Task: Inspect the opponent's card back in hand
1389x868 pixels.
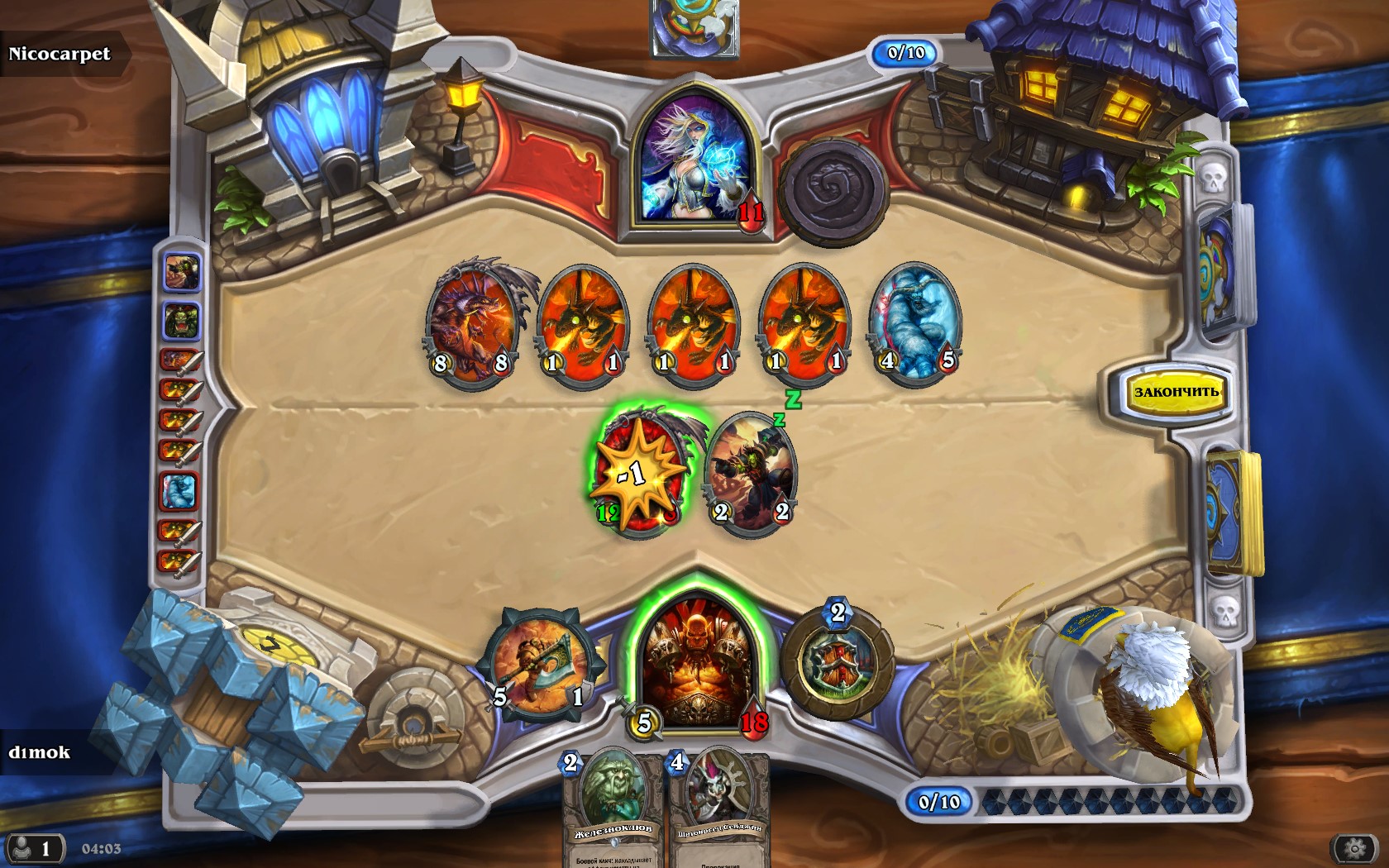Action: (694, 26)
